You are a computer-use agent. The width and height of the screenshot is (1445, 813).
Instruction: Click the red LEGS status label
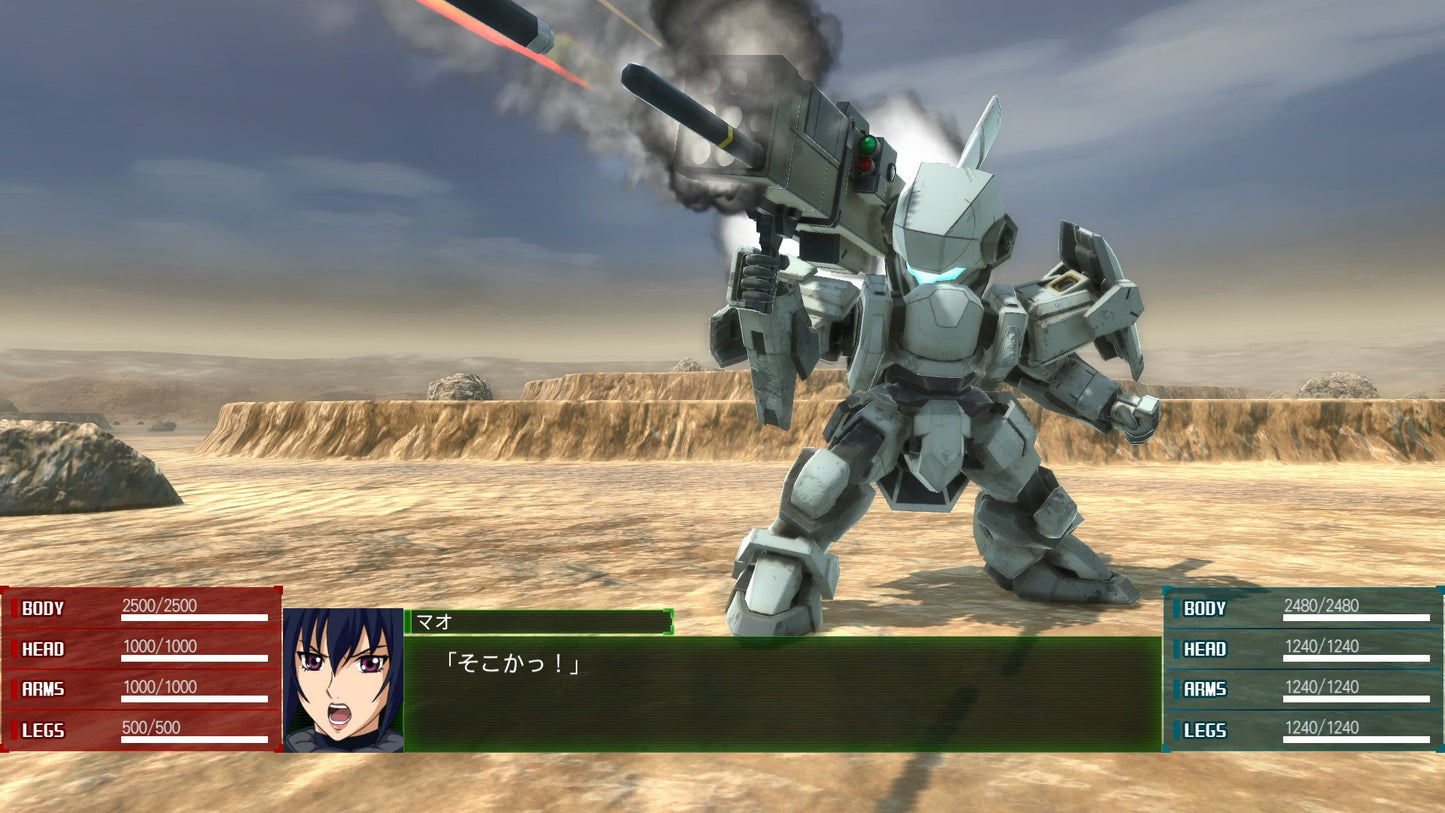42,730
